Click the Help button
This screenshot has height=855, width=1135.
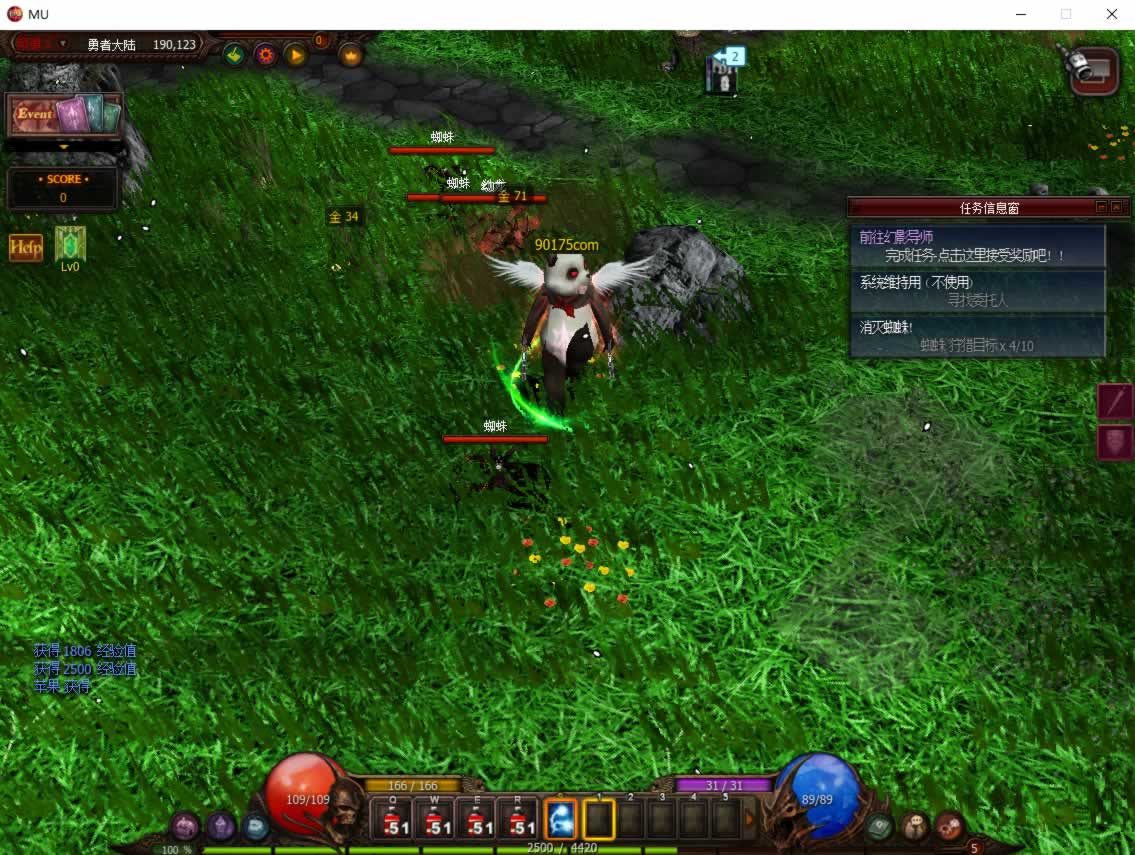[26, 247]
